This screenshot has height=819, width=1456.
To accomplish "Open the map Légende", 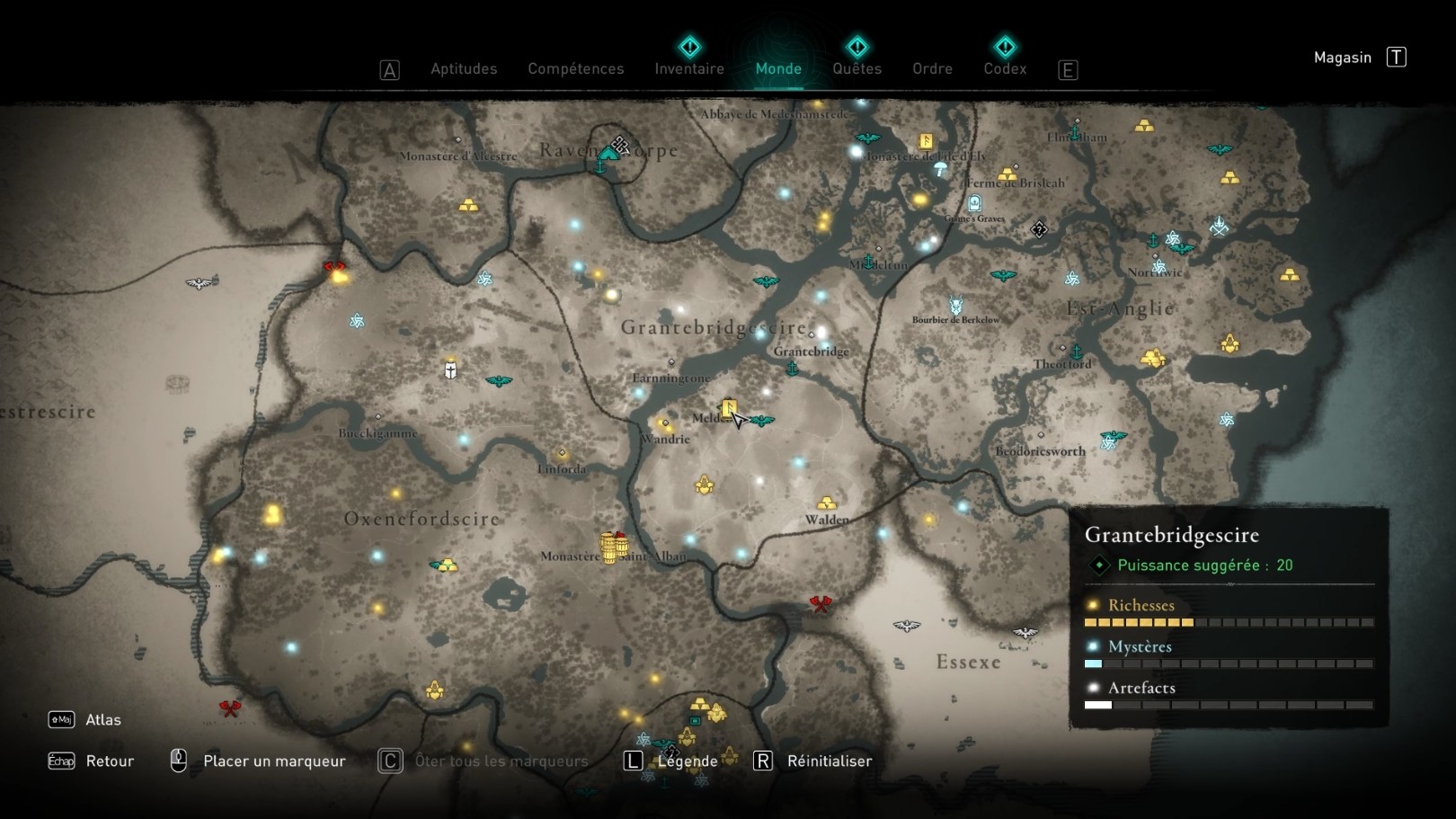I will click(688, 761).
